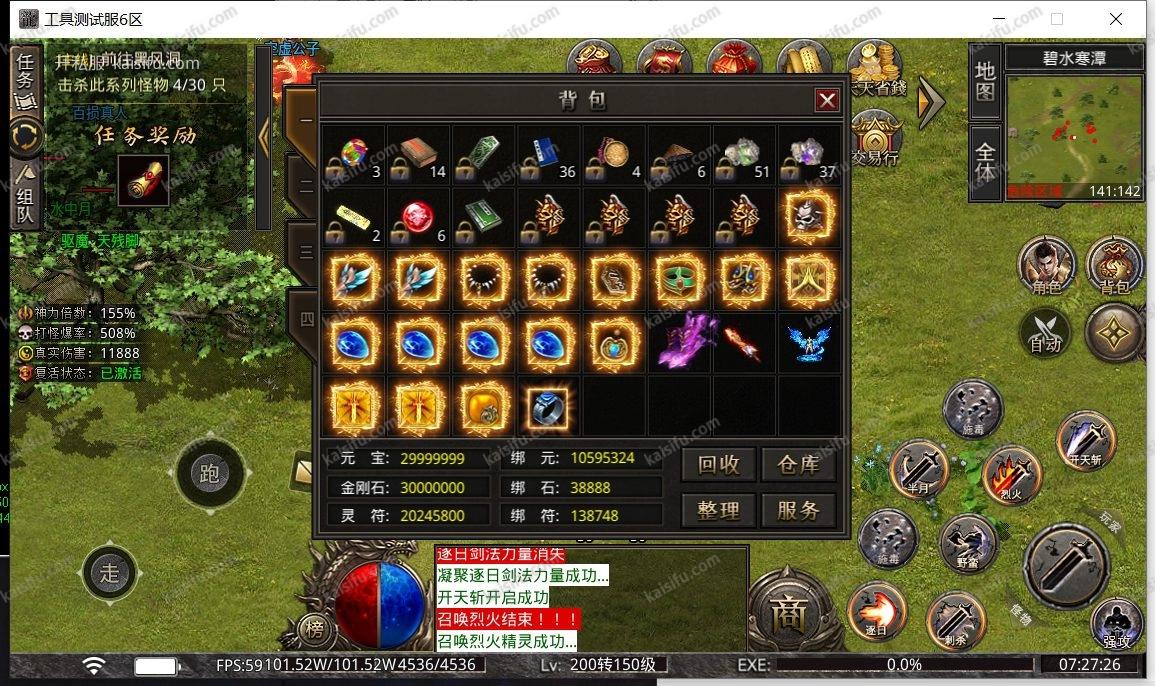
Task: Open the 组队 team tab
Action: click(25, 197)
